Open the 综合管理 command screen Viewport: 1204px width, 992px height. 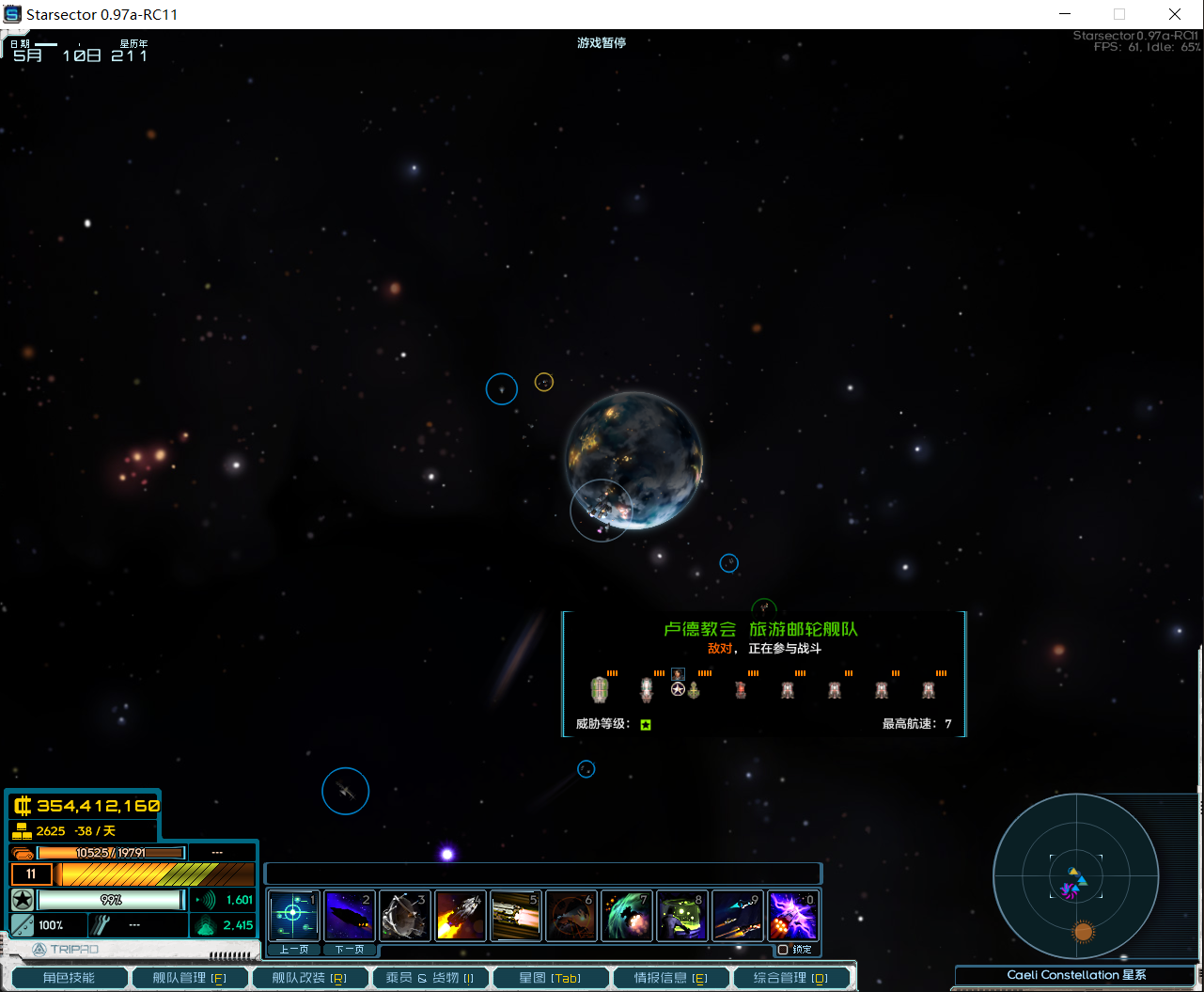coord(790,978)
